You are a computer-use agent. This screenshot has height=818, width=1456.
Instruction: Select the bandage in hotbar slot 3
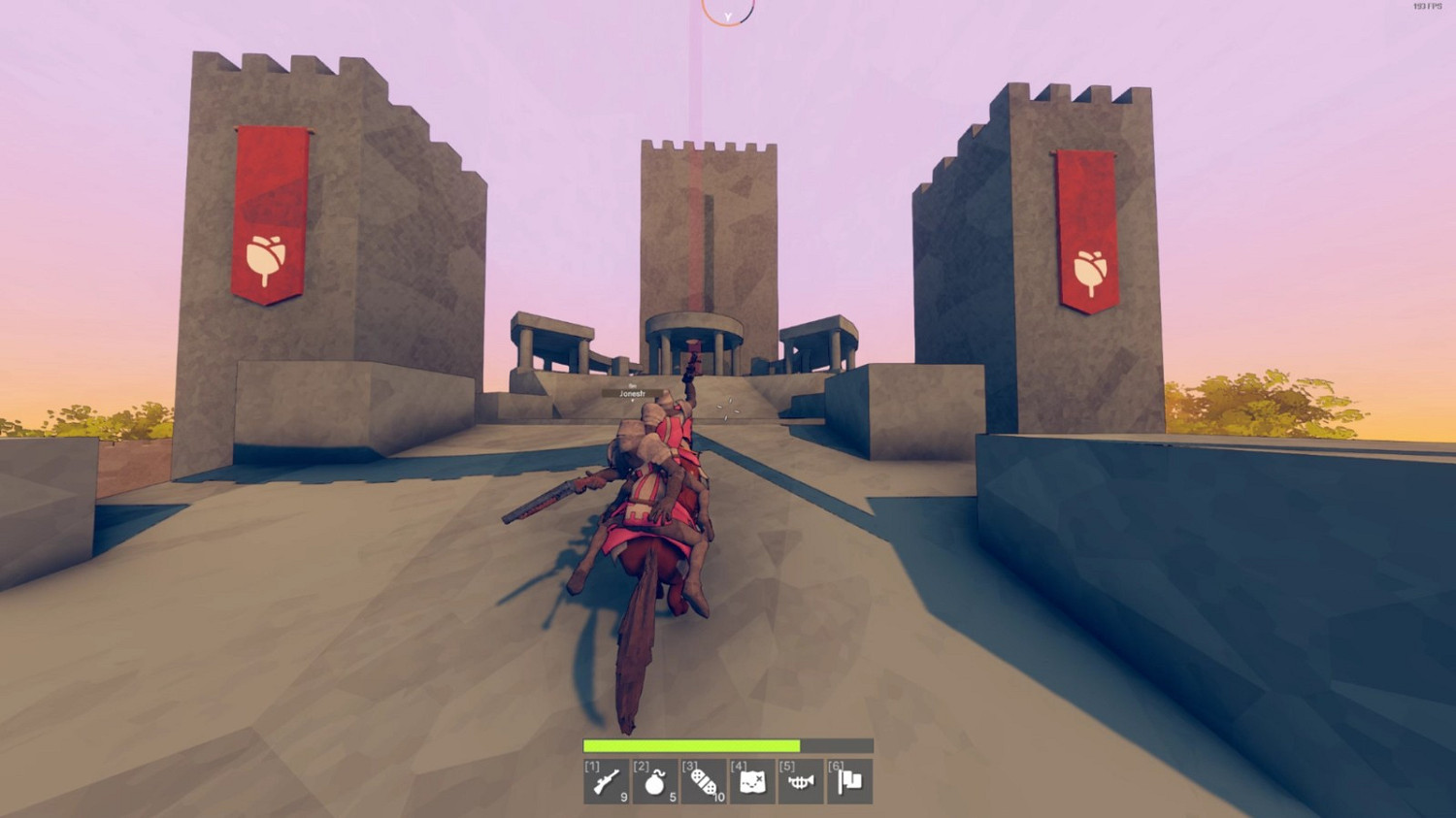pyautogui.click(x=705, y=782)
